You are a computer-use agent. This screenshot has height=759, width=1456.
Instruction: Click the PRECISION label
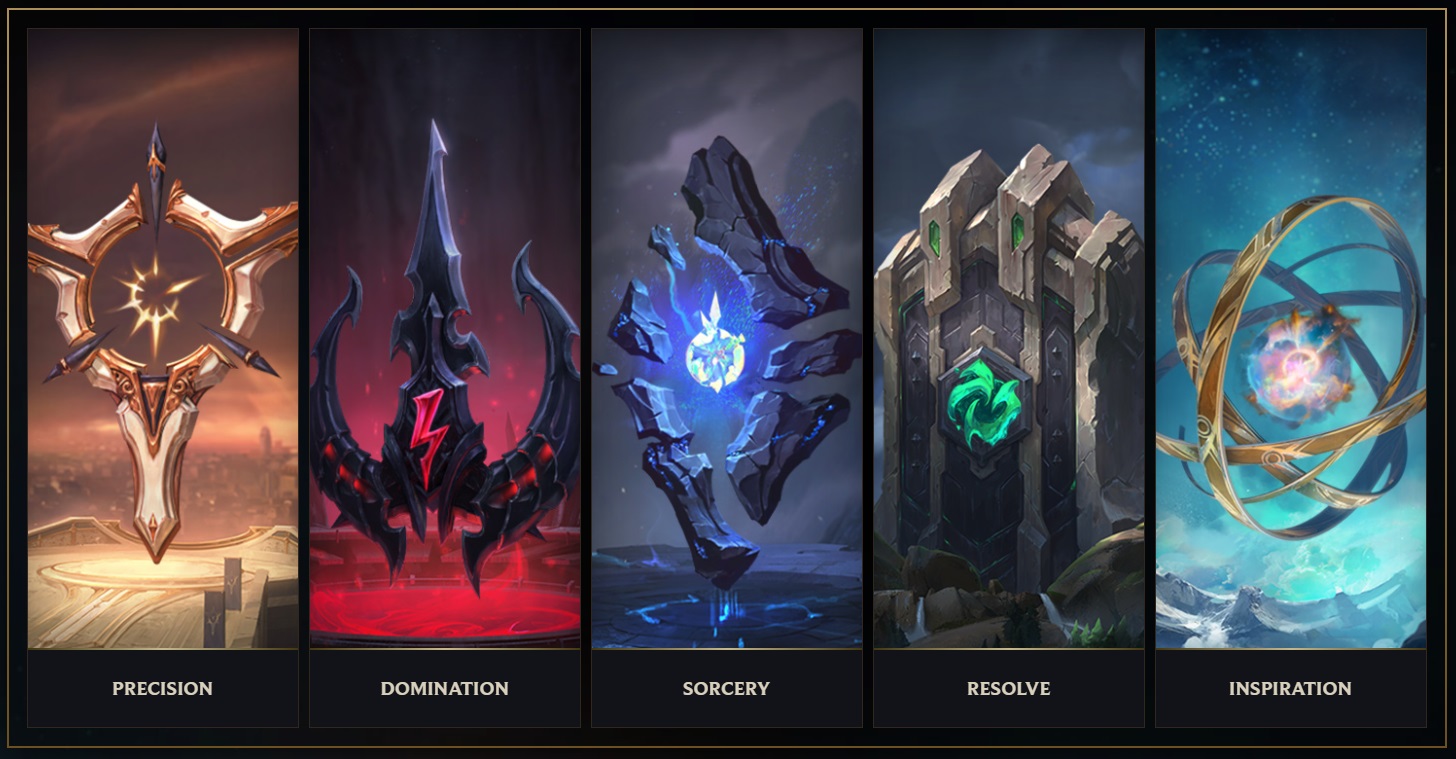pos(162,688)
